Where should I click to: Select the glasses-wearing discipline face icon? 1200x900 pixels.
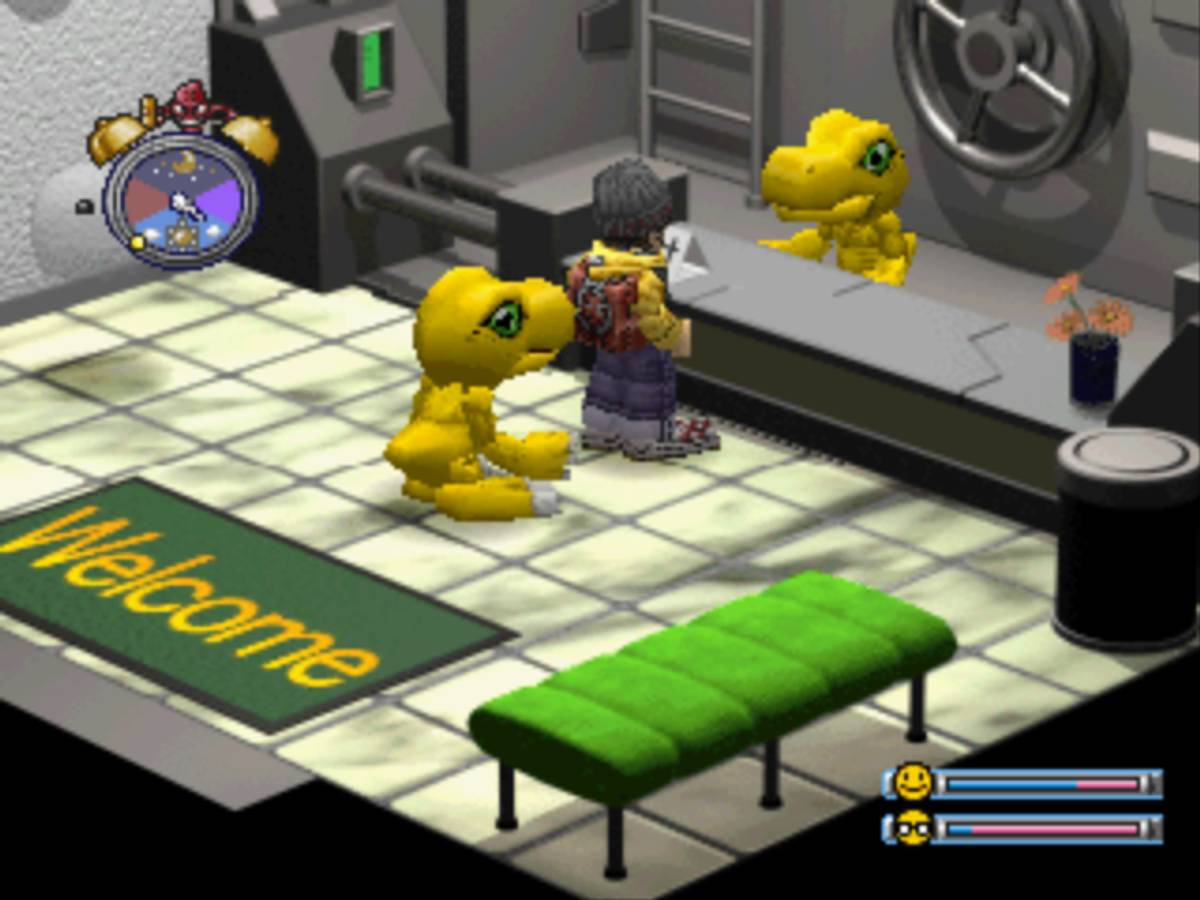point(912,828)
